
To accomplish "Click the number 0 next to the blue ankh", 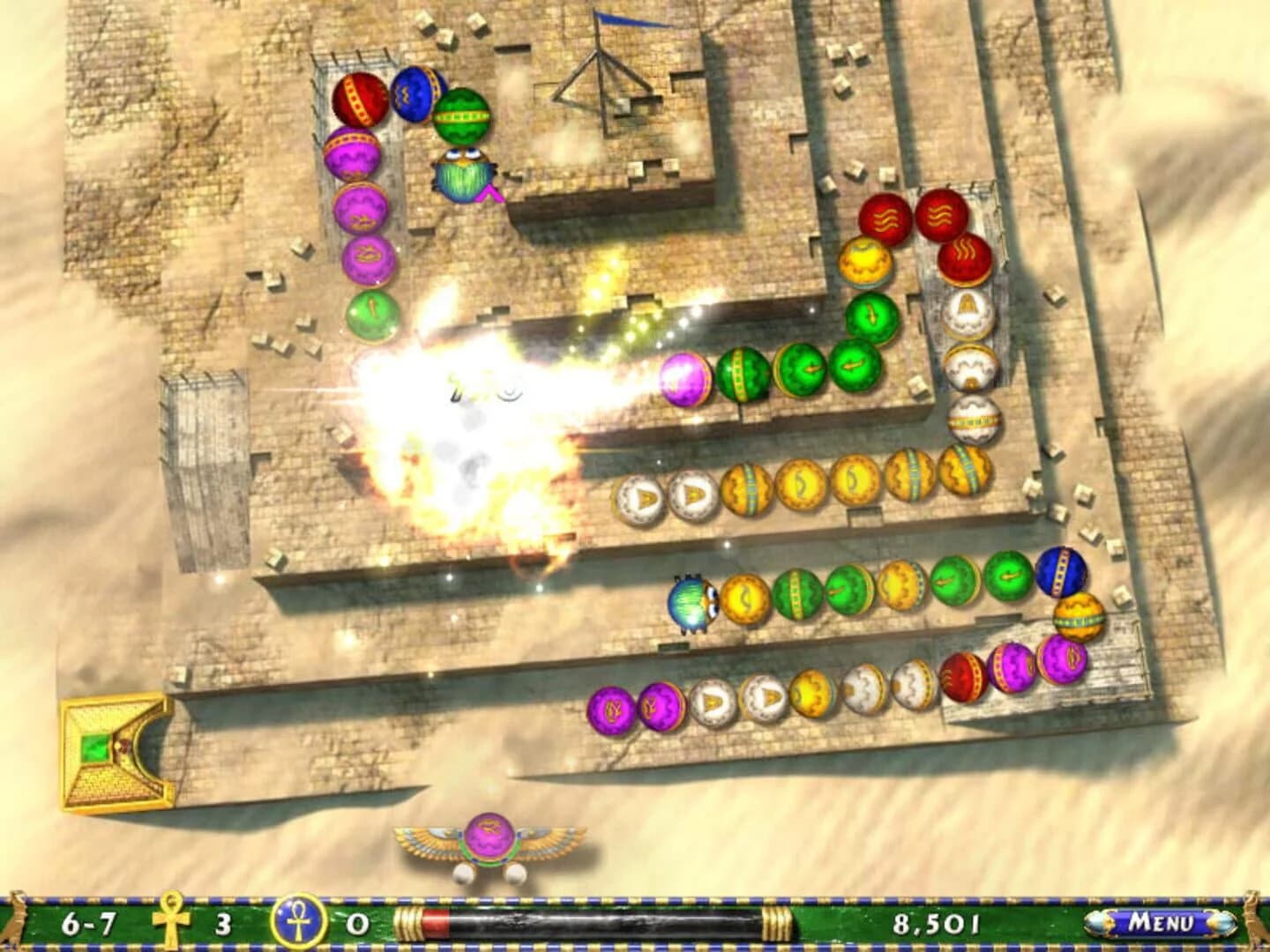I will 357,923.
